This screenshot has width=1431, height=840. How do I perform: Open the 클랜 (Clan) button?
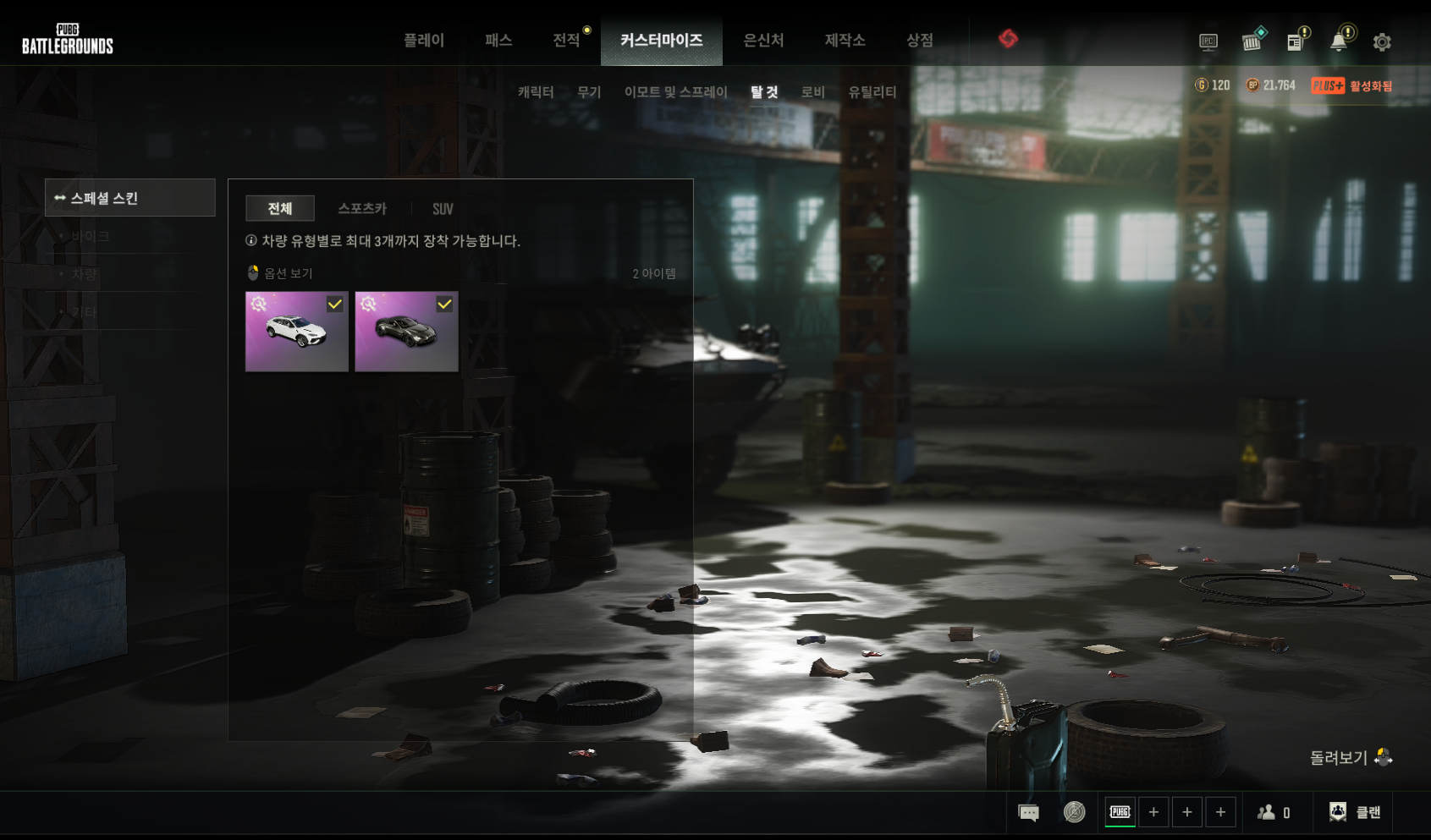coord(1355,812)
